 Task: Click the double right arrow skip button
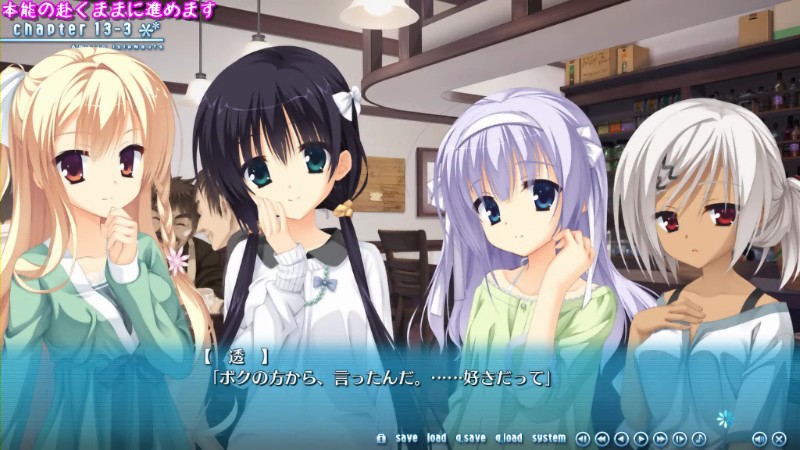660,438
